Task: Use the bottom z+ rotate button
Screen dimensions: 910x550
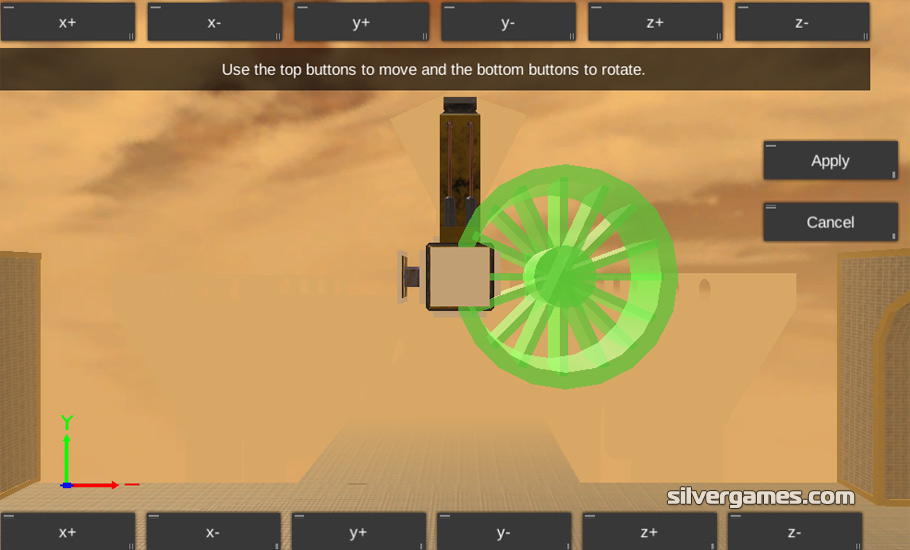Action: (x=649, y=532)
